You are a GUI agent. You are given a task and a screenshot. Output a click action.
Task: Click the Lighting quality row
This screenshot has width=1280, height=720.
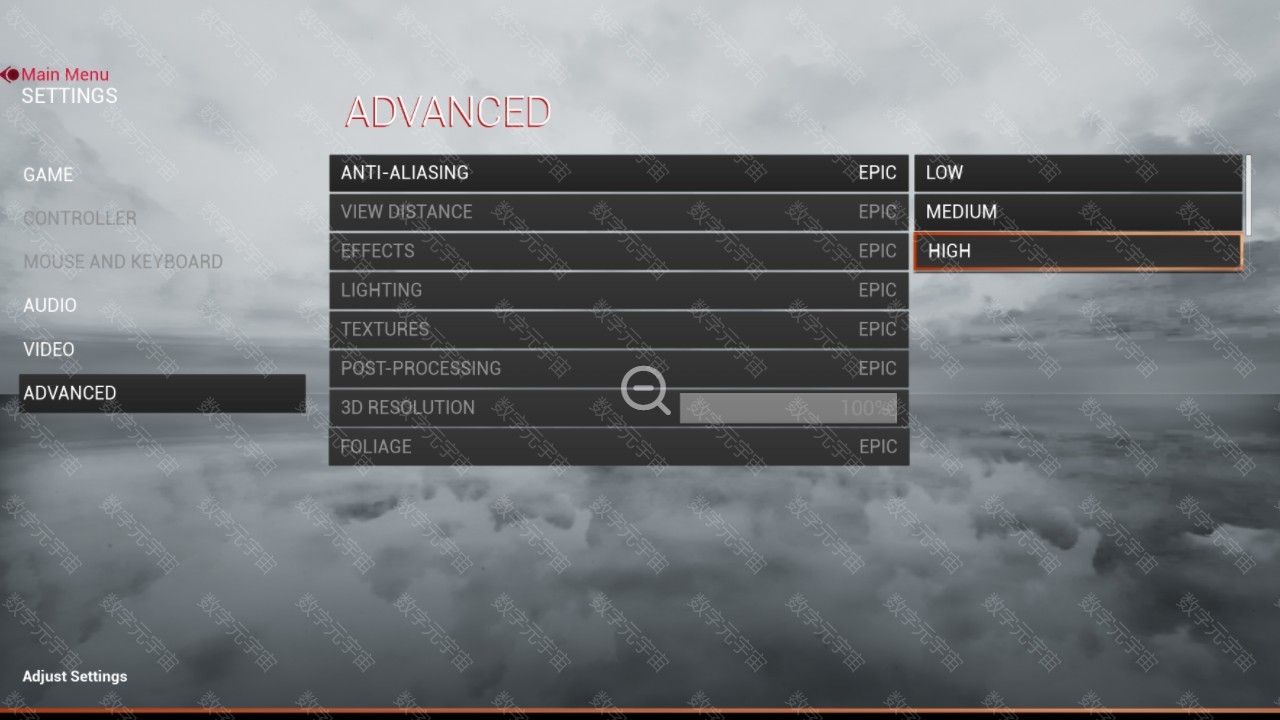tap(618, 290)
